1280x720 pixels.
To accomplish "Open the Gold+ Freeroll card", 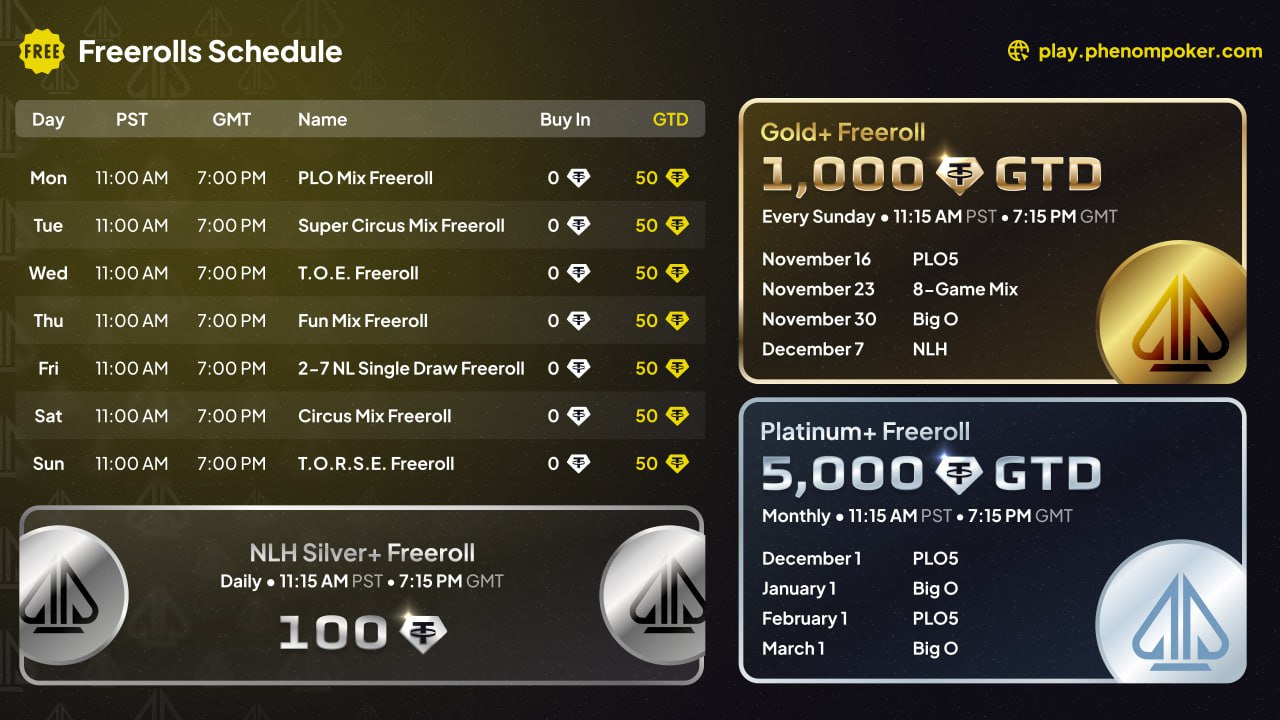I will click(992, 241).
